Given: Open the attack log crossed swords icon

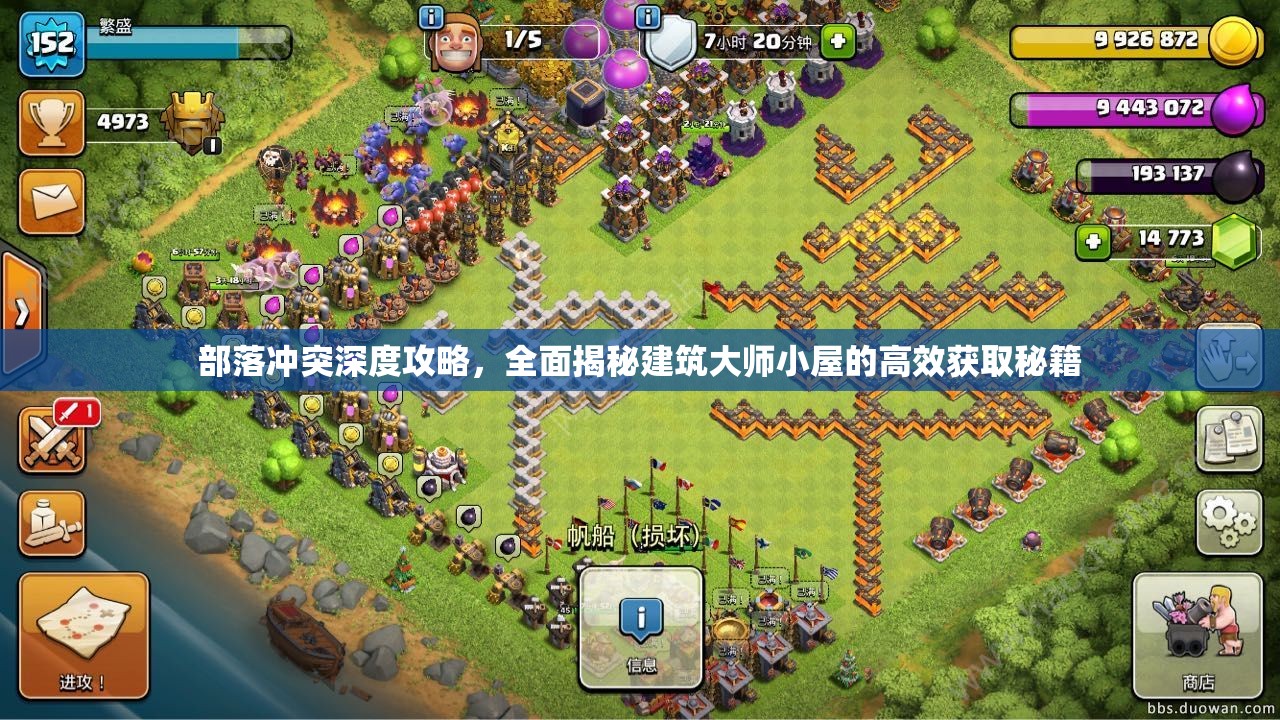Looking at the screenshot, I should click(x=53, y=440).
